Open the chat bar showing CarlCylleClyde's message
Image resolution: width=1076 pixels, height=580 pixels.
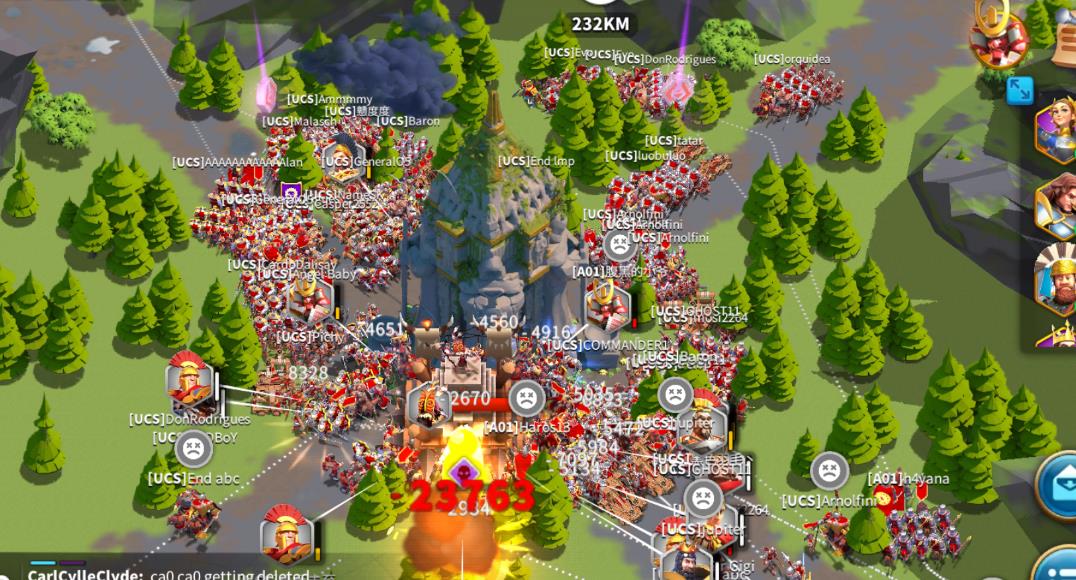click(170, 574)
